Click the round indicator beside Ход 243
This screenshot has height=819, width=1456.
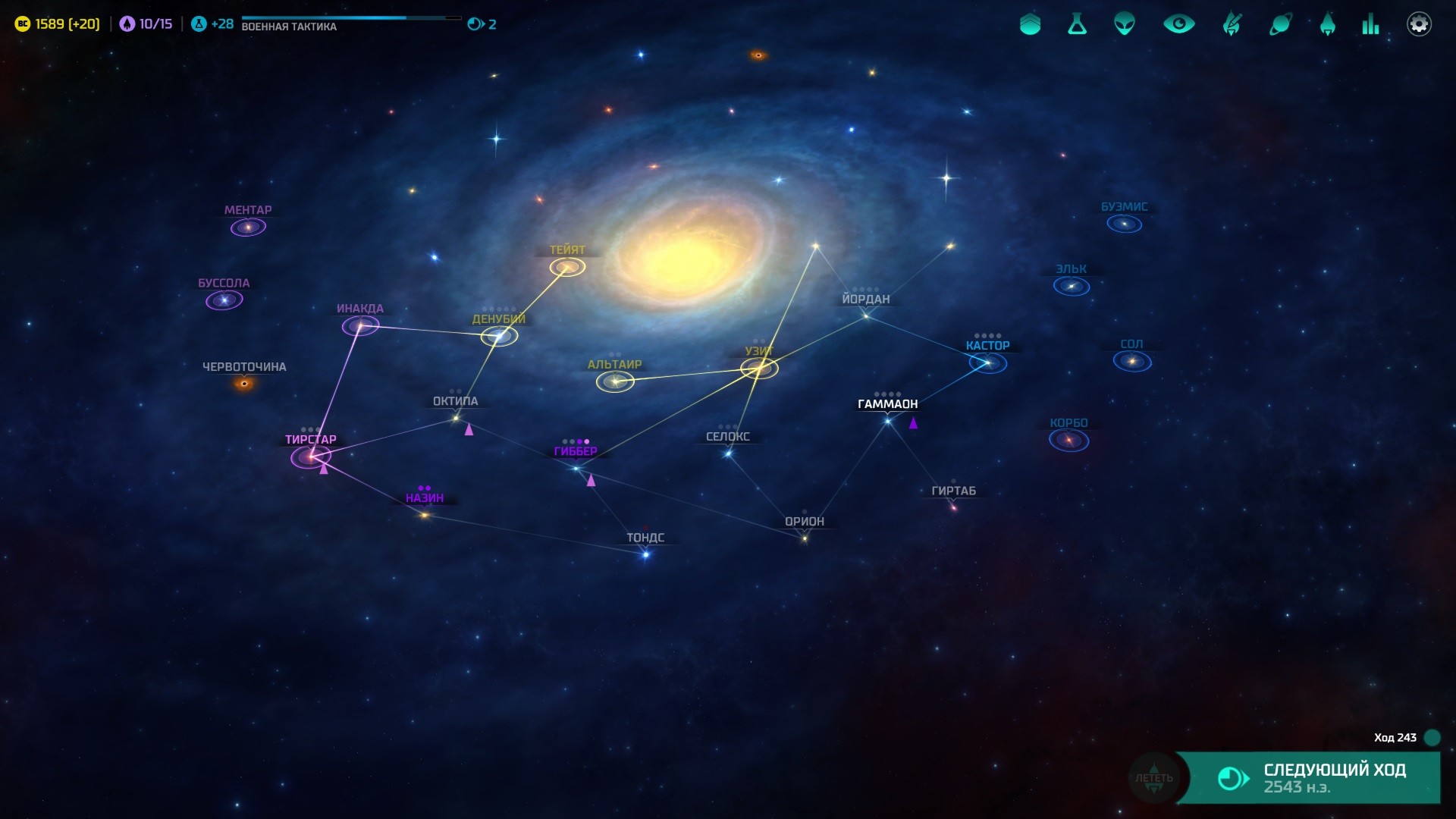pyautogui.click(x=1432, y=737)
